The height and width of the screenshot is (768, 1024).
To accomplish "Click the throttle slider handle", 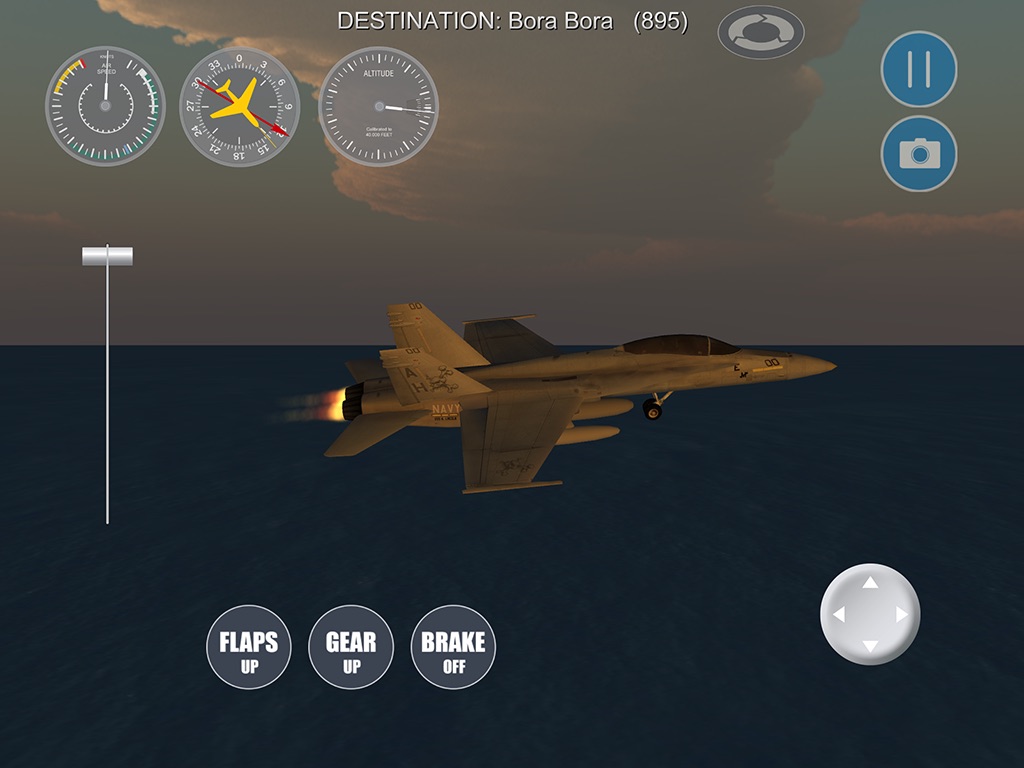I will click(x=107, y=256).
